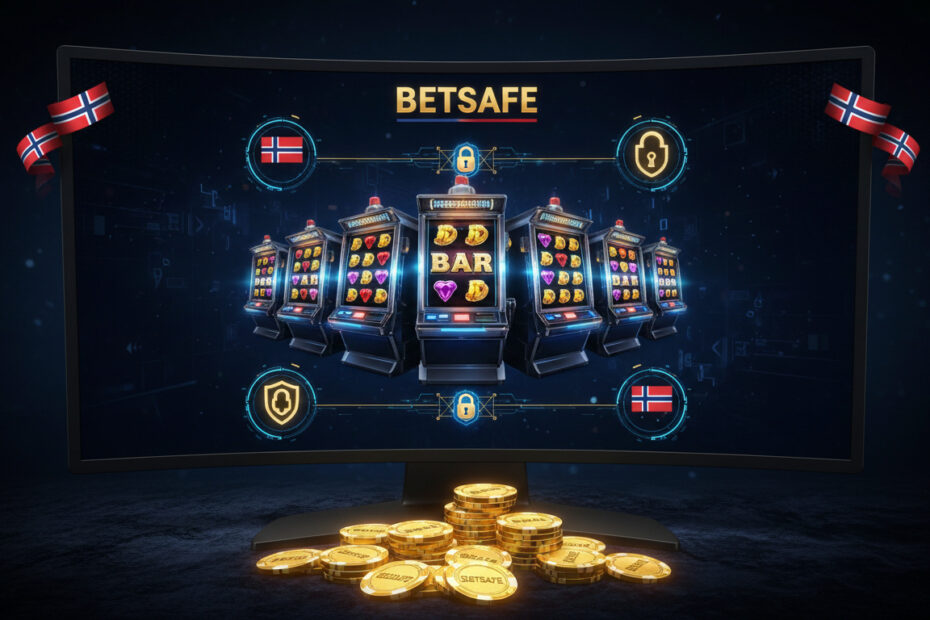Click the BETSAFE logo
The image size is (930, 620).
(466, 100)
